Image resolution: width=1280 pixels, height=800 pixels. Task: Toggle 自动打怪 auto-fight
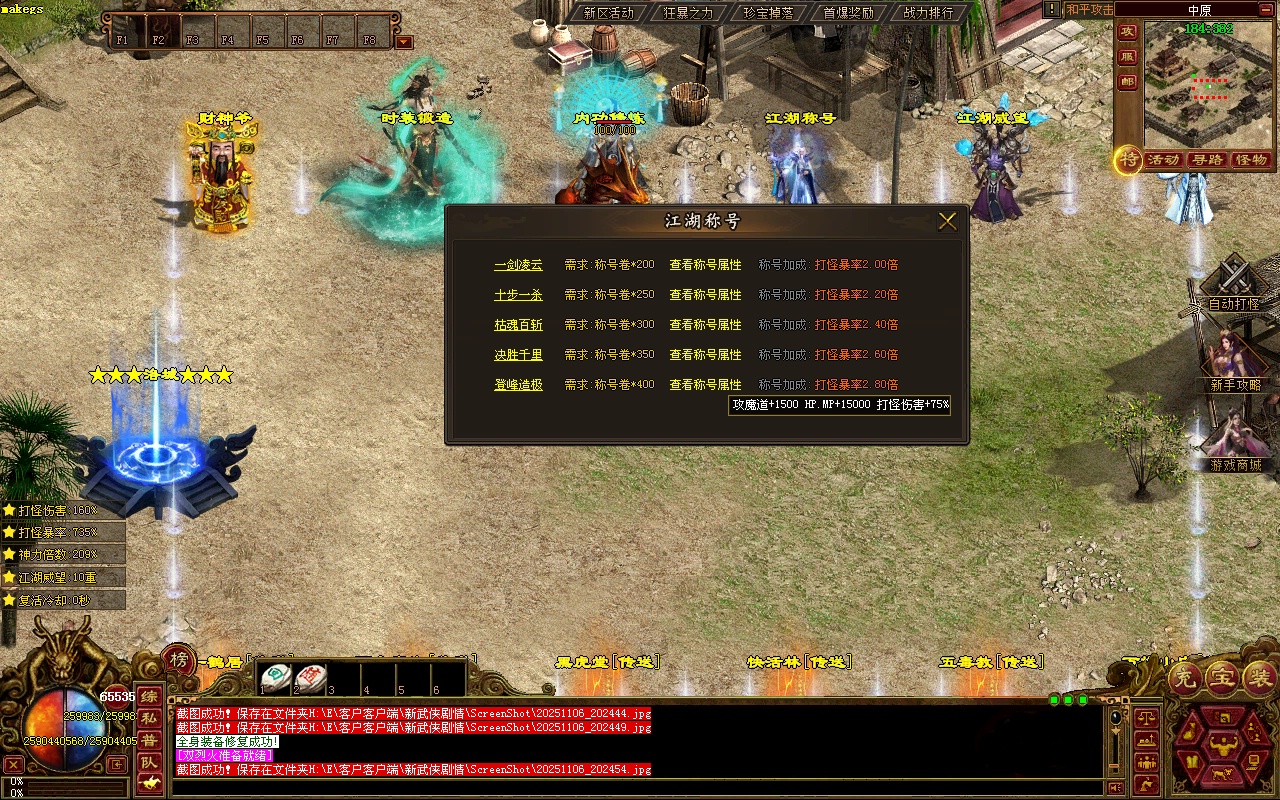click(1234, 290)
